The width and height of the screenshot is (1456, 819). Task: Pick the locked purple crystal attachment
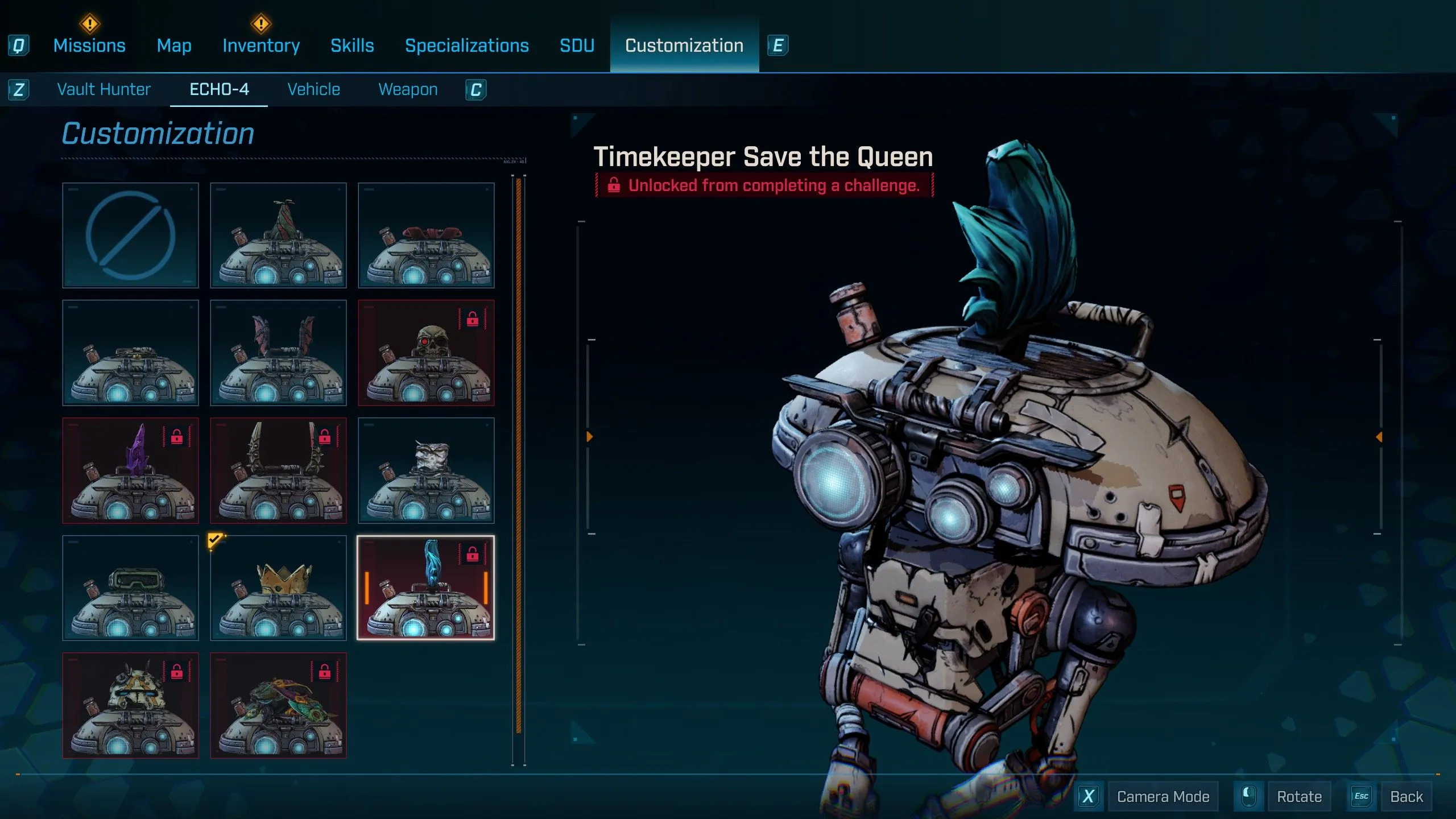tap(130, 471)
